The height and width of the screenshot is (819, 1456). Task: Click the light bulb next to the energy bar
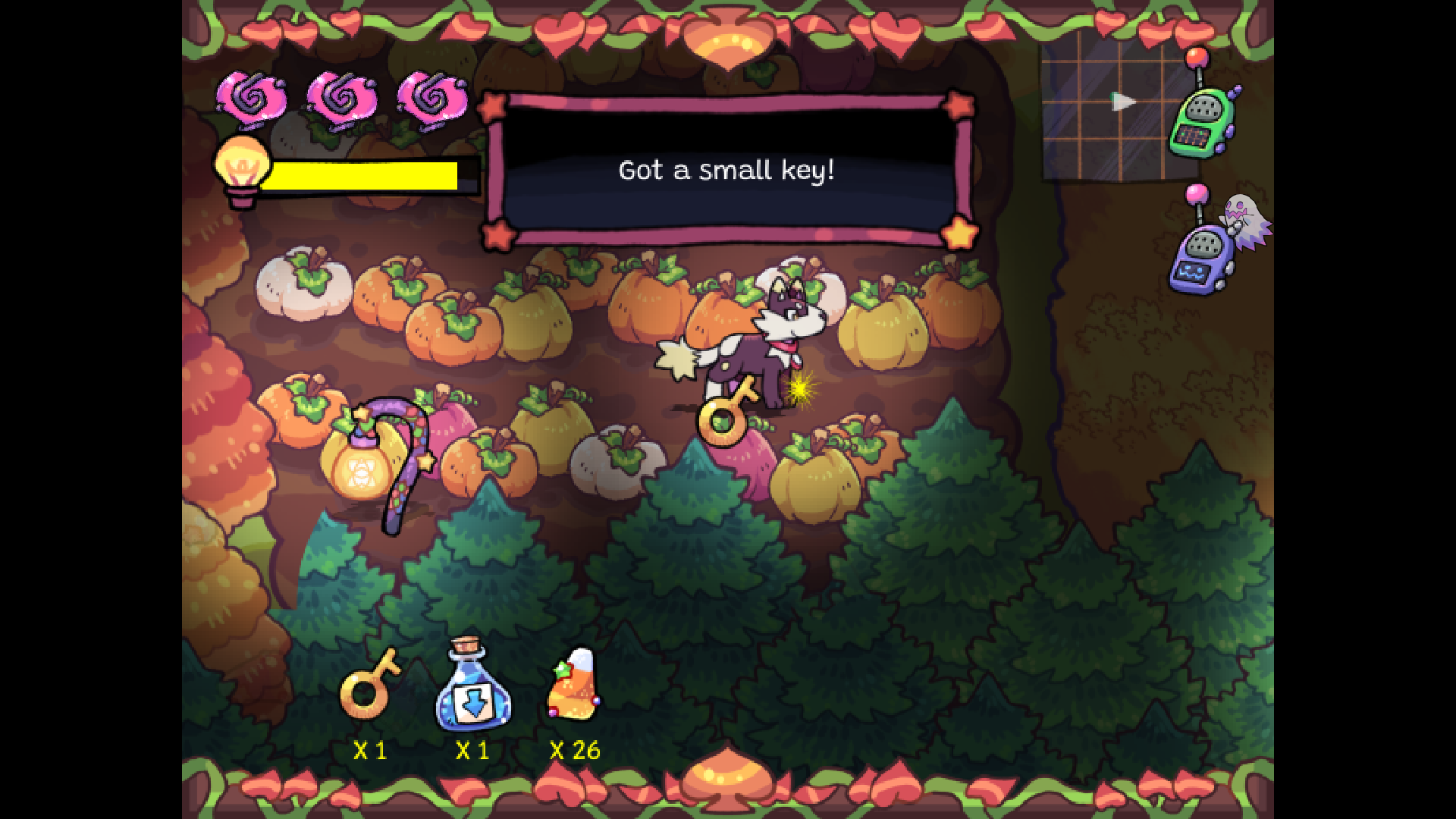(243, 168)
